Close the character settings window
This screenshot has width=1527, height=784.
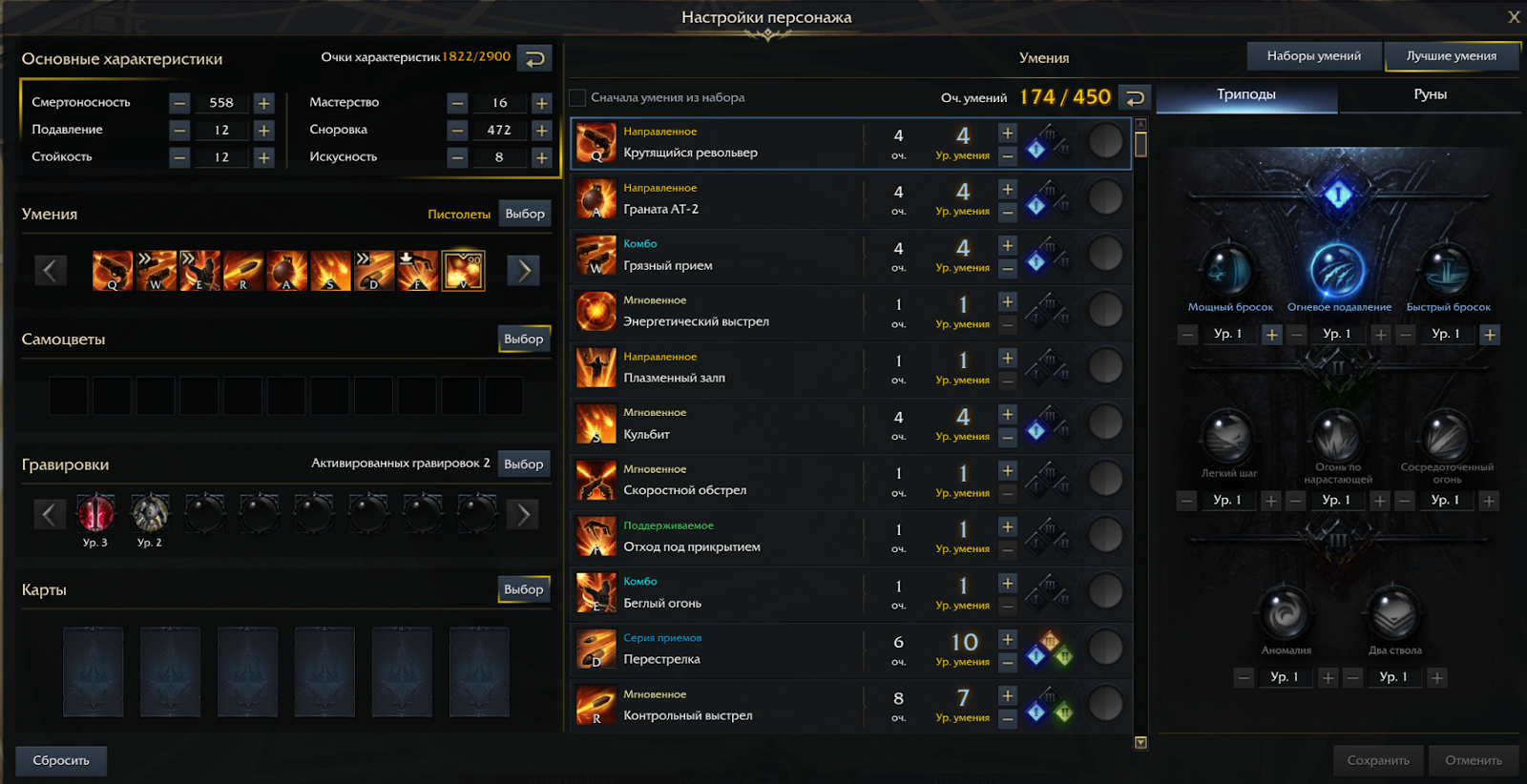tap(1514, 17)
